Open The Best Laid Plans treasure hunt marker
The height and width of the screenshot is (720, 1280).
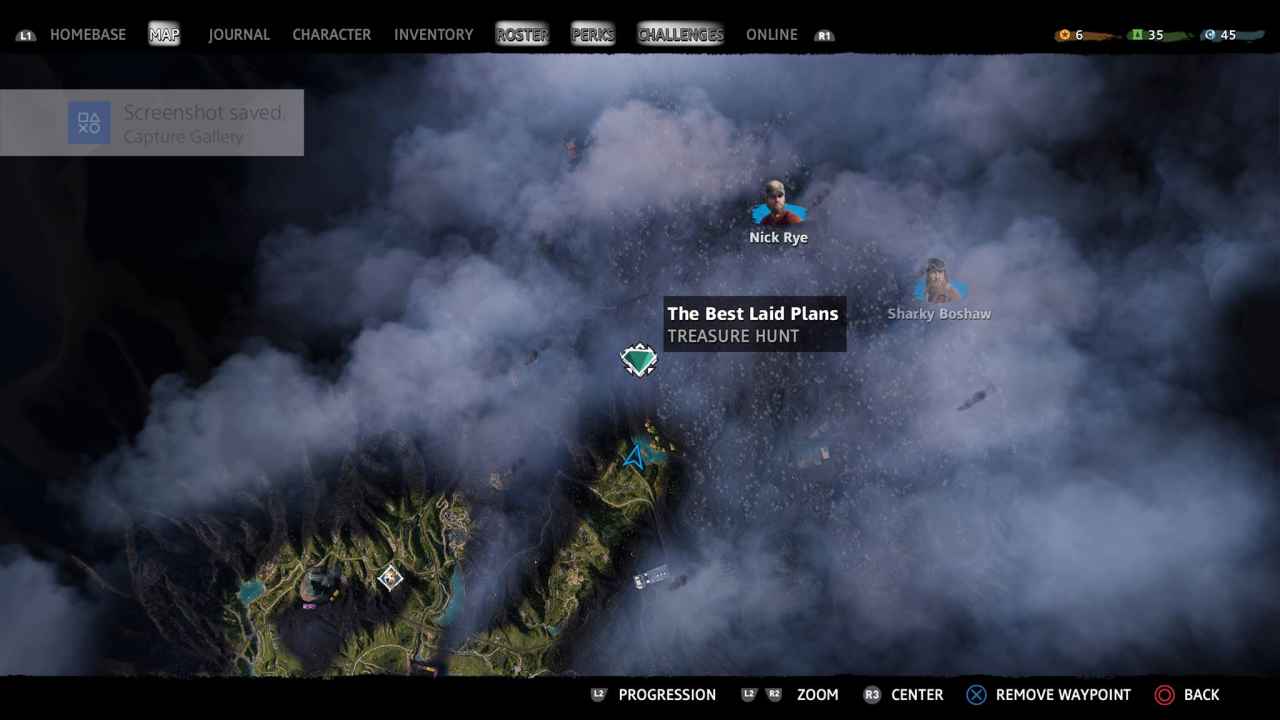click(639, 359)
